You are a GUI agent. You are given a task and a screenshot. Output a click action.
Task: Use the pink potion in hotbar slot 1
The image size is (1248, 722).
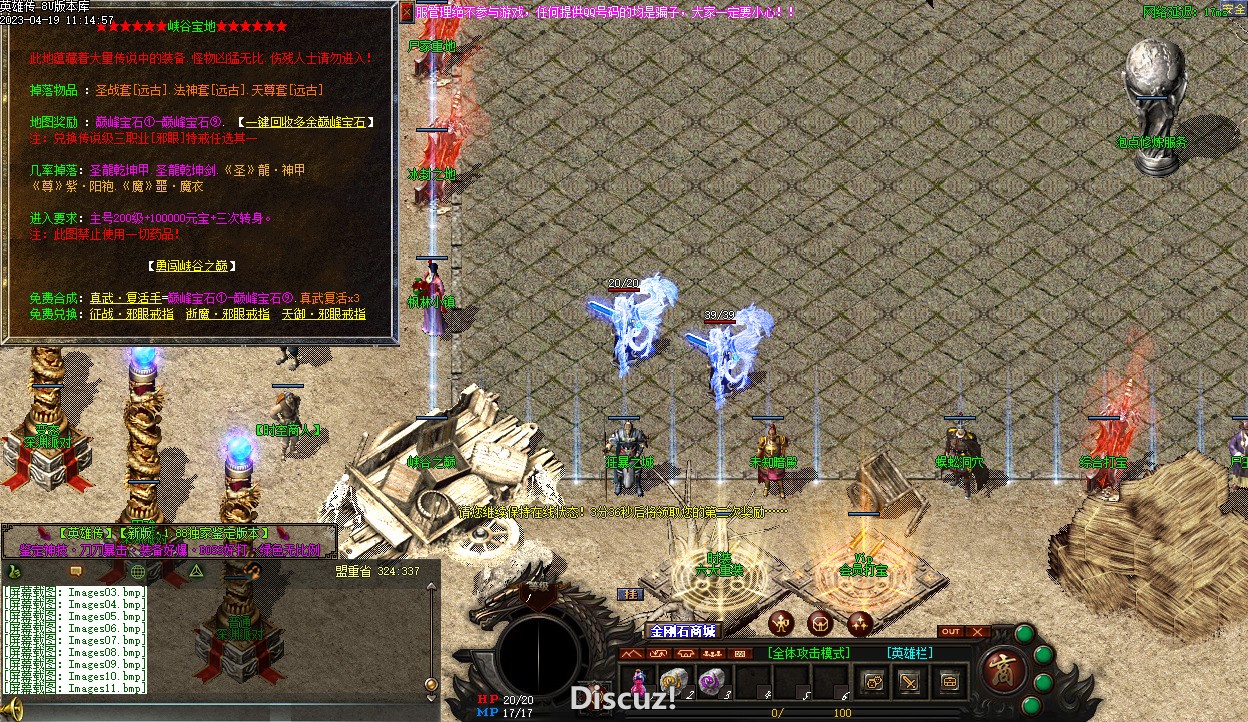point(637,682)
